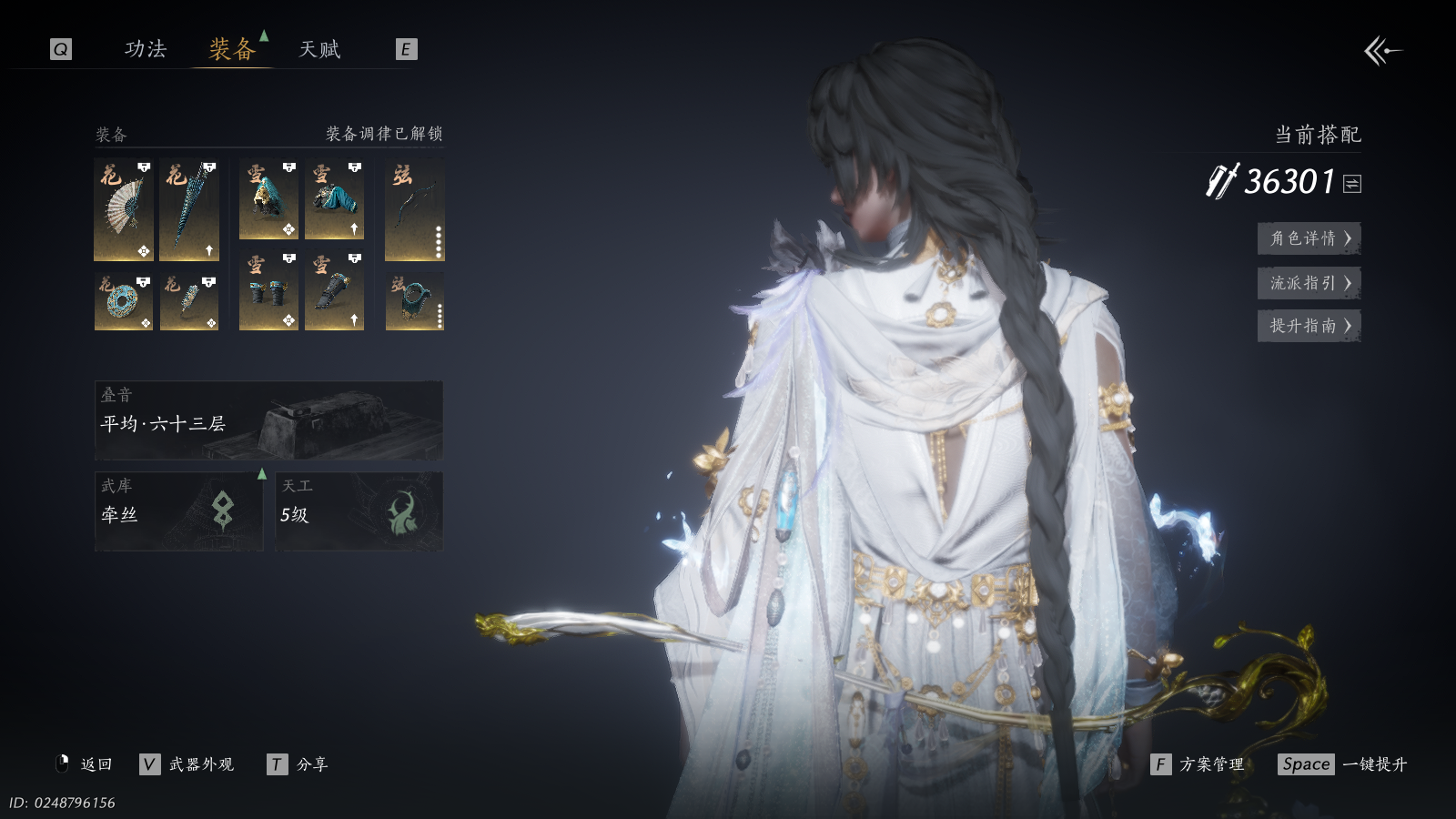Pick the leg greave armor slot

pyautogui.click(x=334, y=291)
